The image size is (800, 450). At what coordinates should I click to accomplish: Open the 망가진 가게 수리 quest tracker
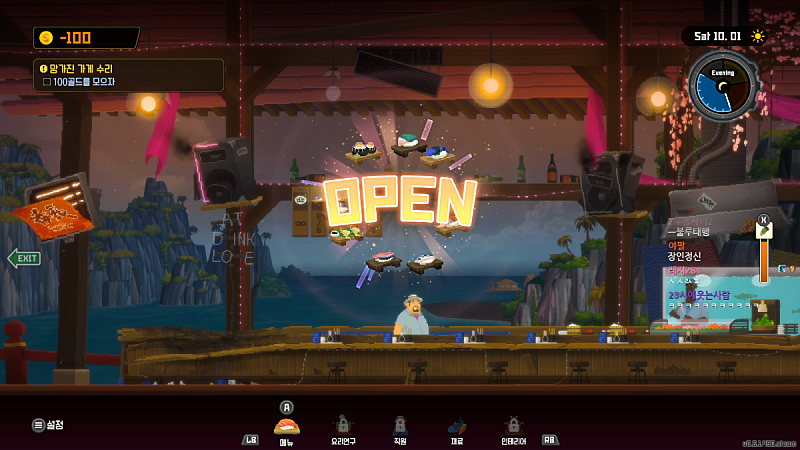pyautogui.click(x=127, y=75)
